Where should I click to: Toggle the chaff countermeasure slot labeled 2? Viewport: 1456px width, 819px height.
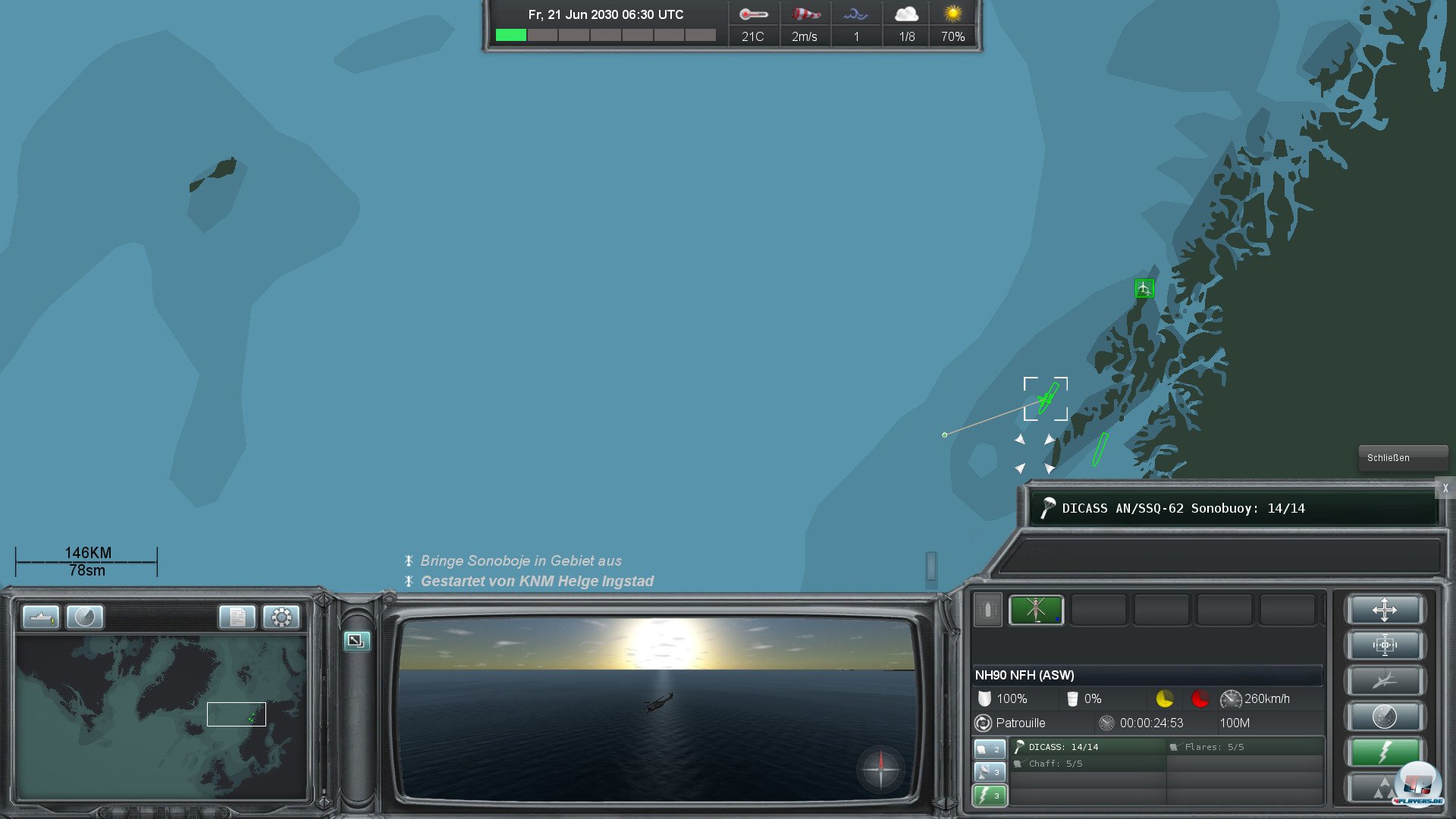(x=989, y=748)
